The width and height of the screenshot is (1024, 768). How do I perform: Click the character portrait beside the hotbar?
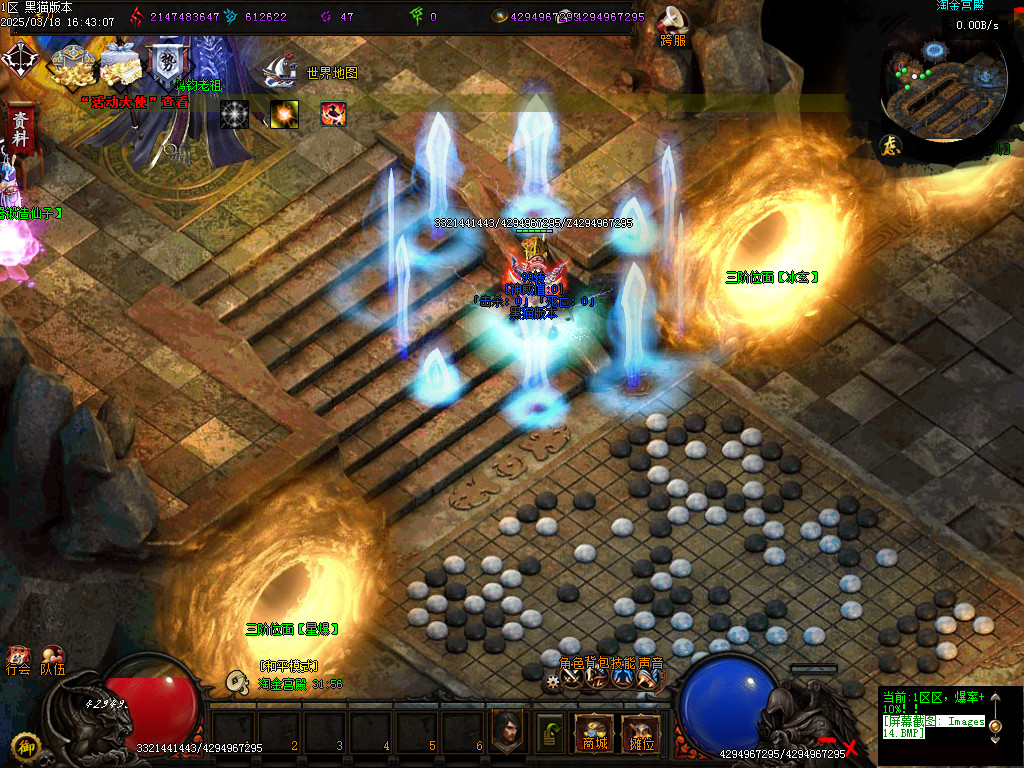pos(508,732)
